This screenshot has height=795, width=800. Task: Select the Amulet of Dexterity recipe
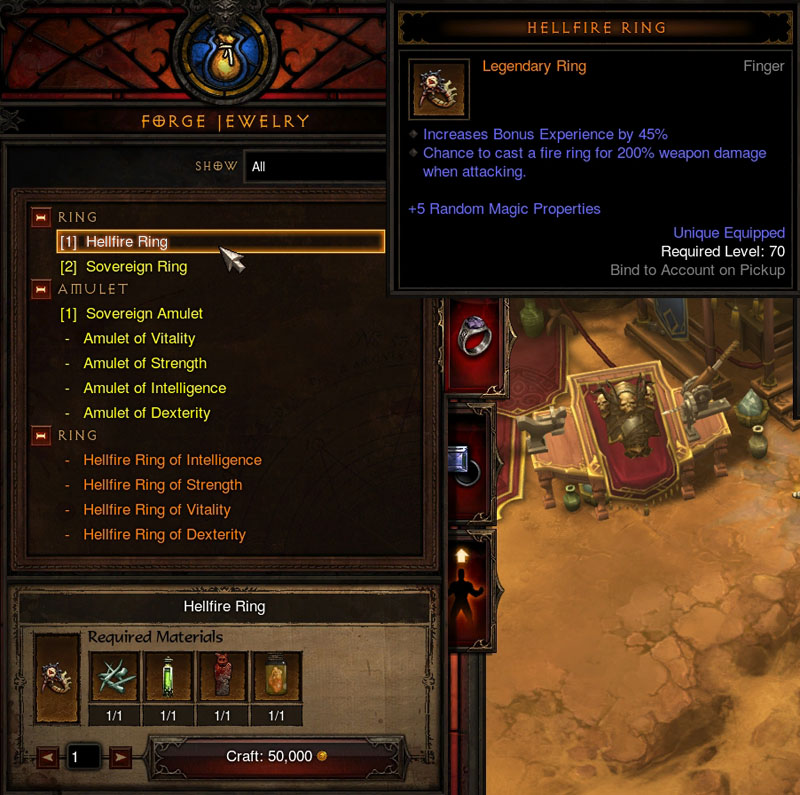tap(146, 413)
